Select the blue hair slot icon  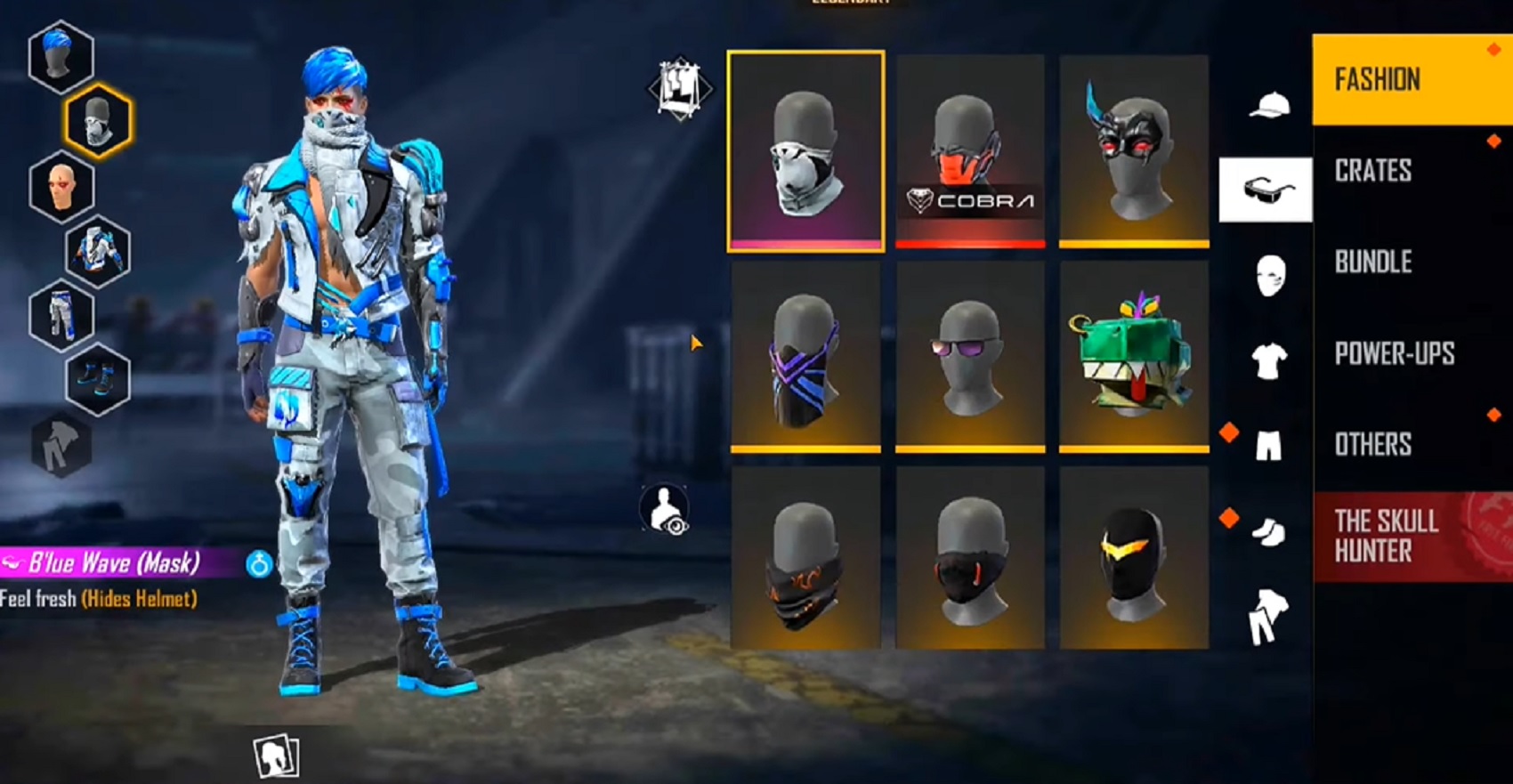point(61,55)
